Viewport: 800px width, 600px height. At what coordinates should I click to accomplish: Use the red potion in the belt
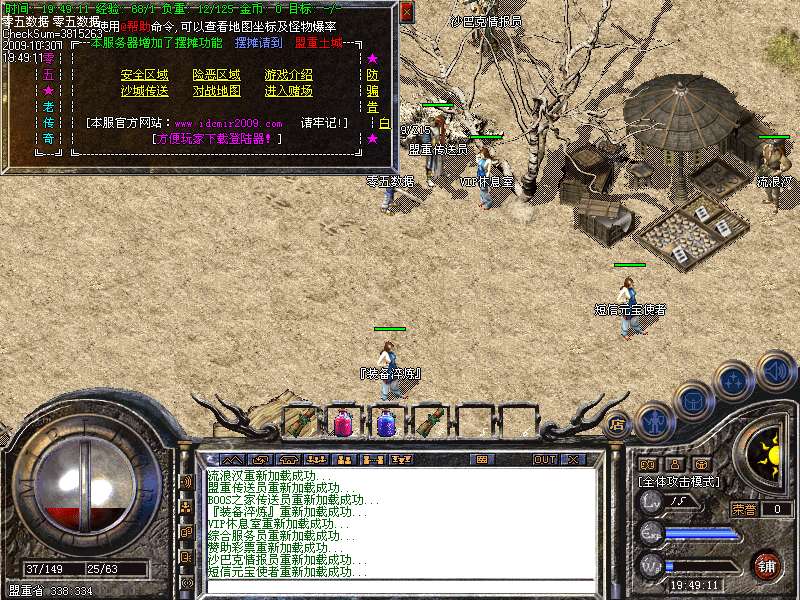pos(343,422)
